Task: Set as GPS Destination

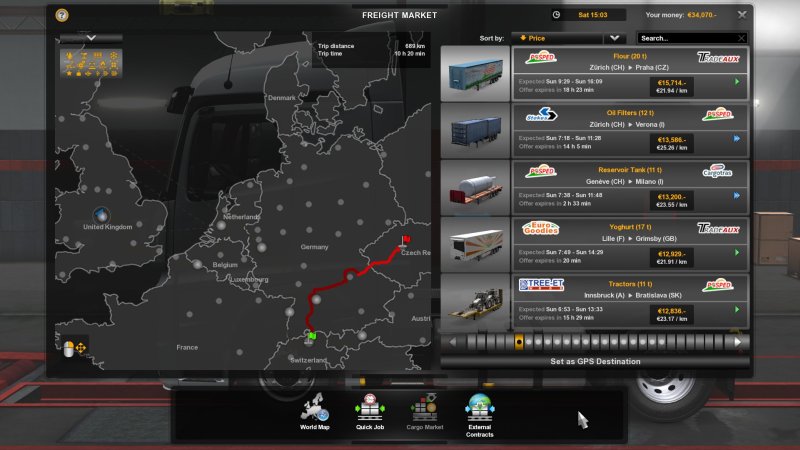Action: point(594,361)
